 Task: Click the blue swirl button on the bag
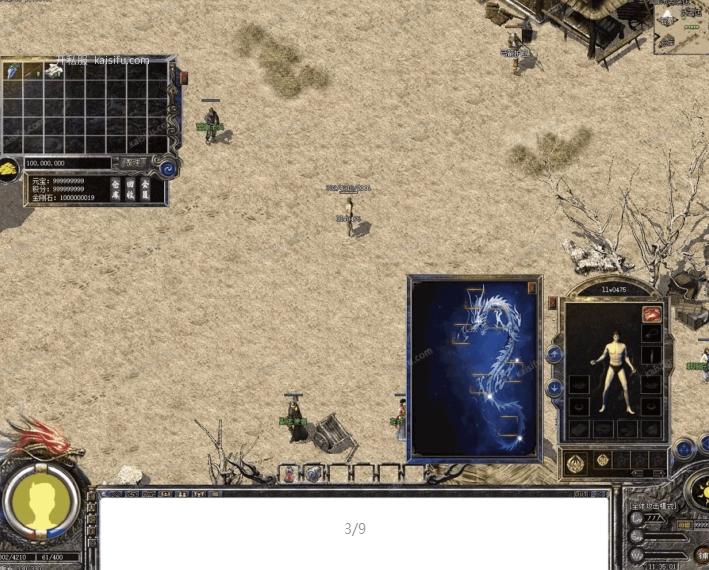(x=168, y=169)
